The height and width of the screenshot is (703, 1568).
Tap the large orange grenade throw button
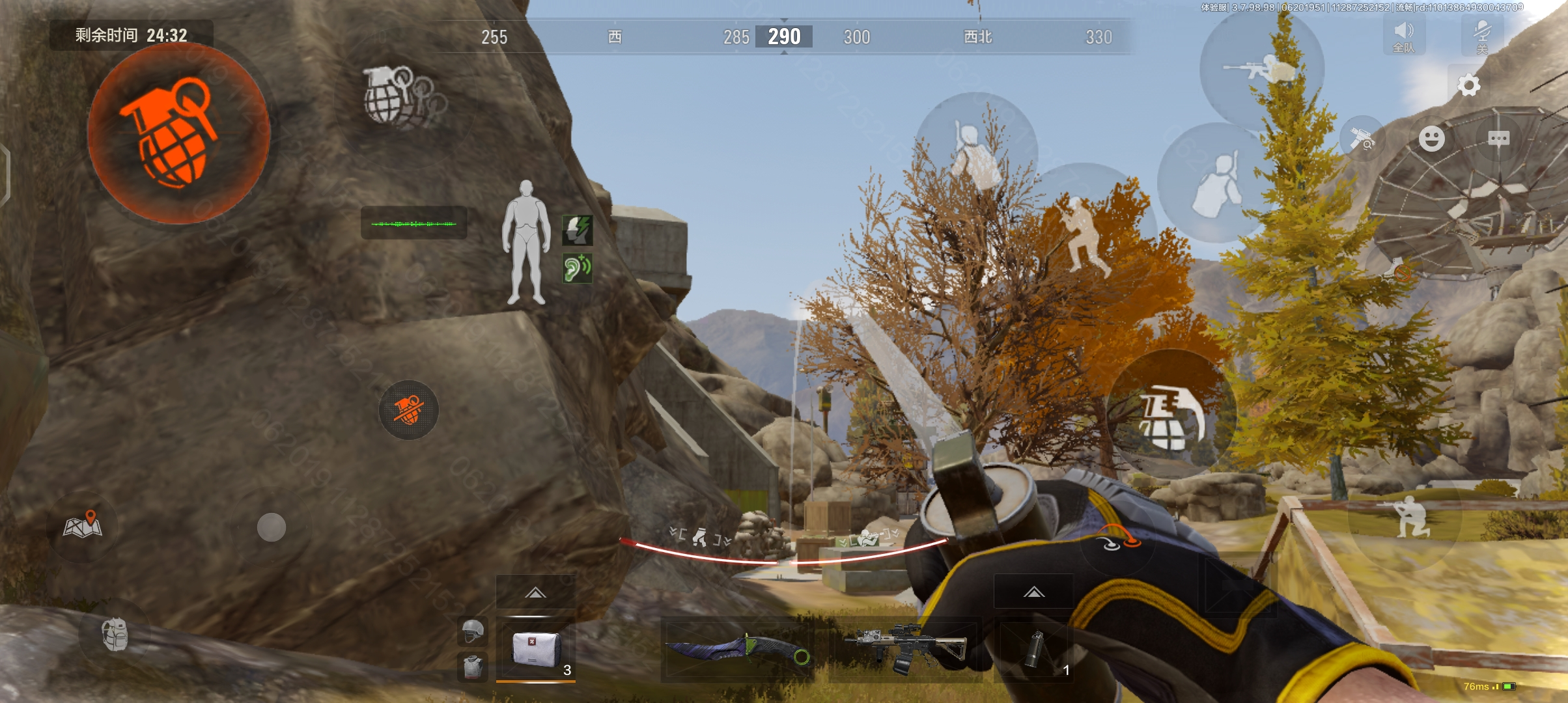coord(178,133)
